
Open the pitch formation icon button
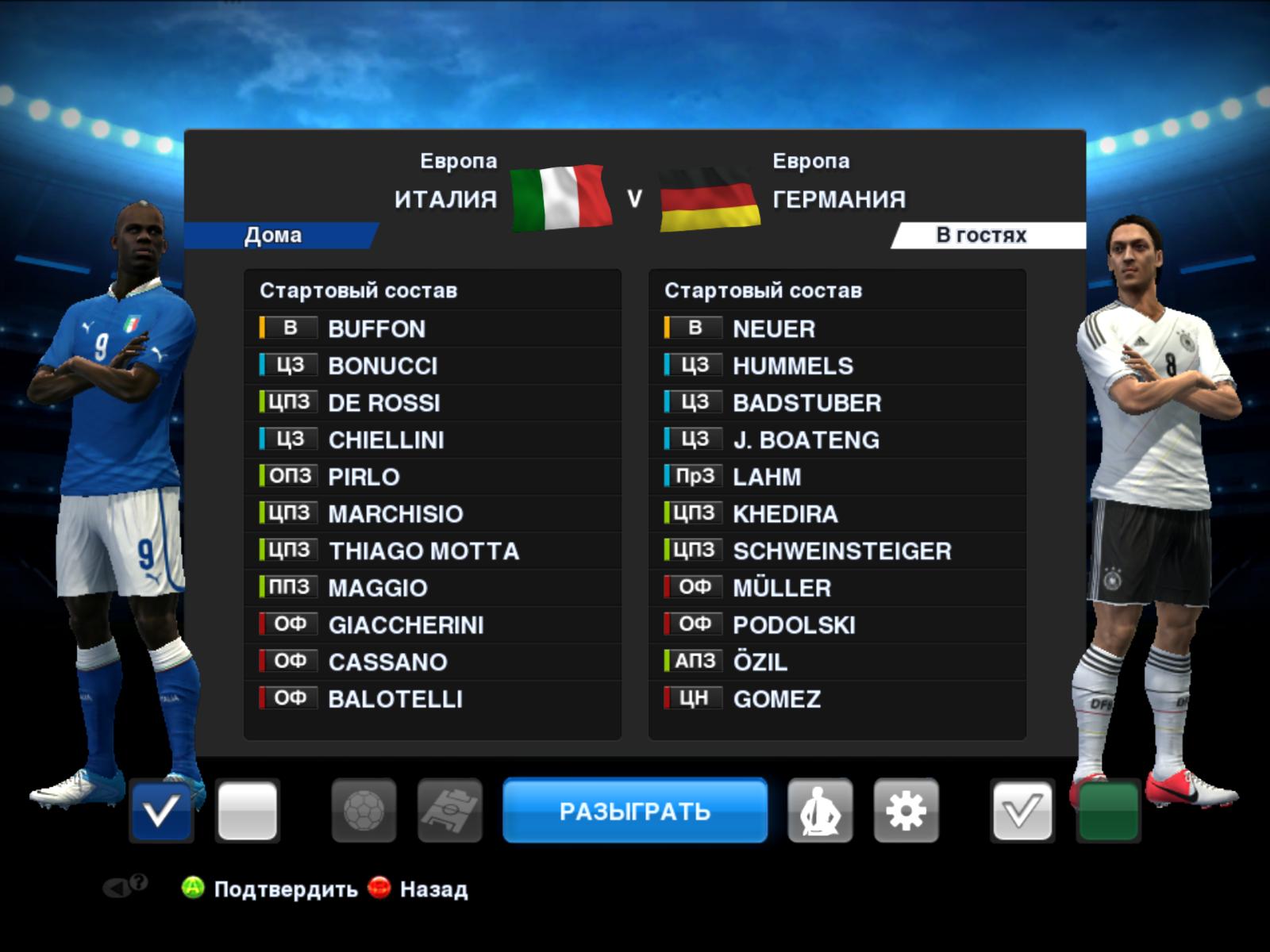[449, 811]
